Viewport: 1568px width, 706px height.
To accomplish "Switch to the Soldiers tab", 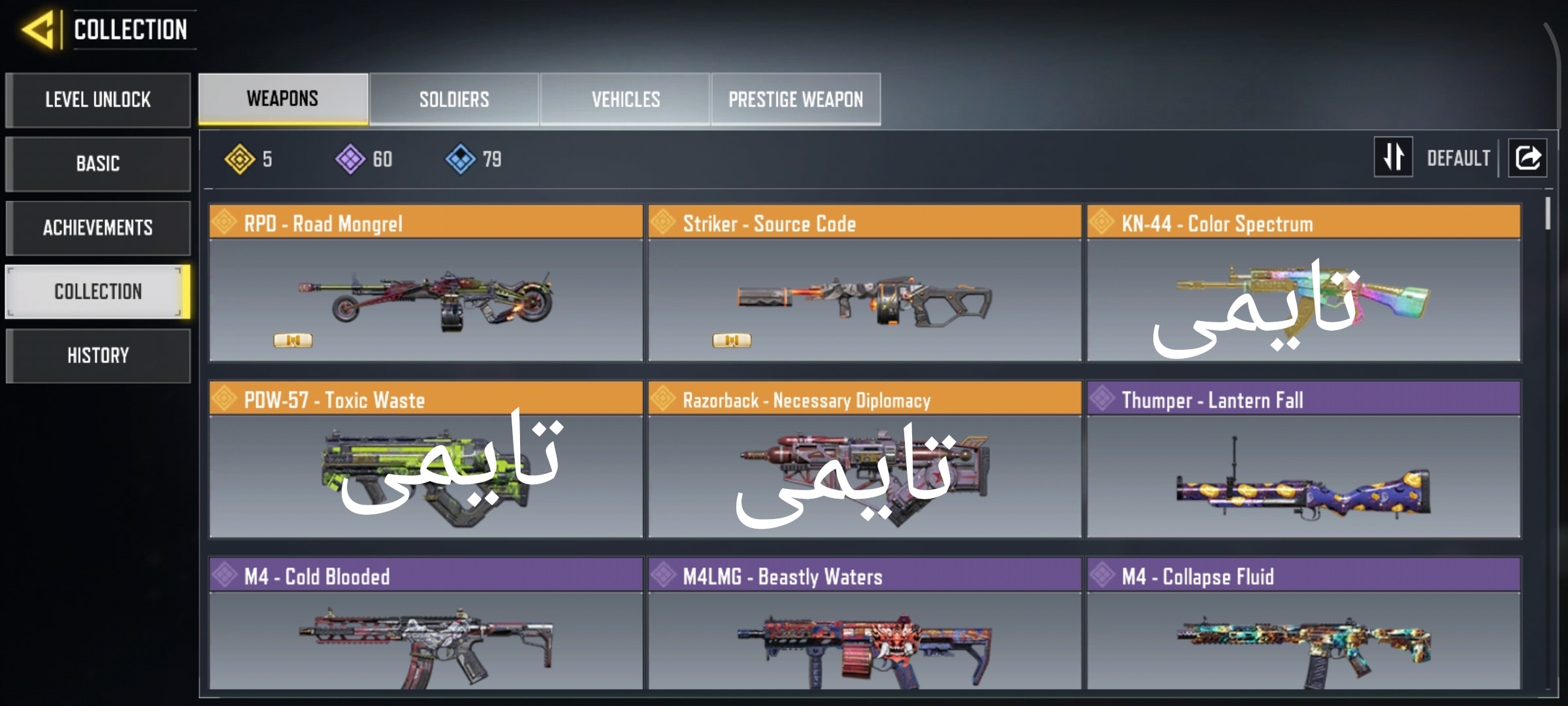I will (x=454, y=99).
